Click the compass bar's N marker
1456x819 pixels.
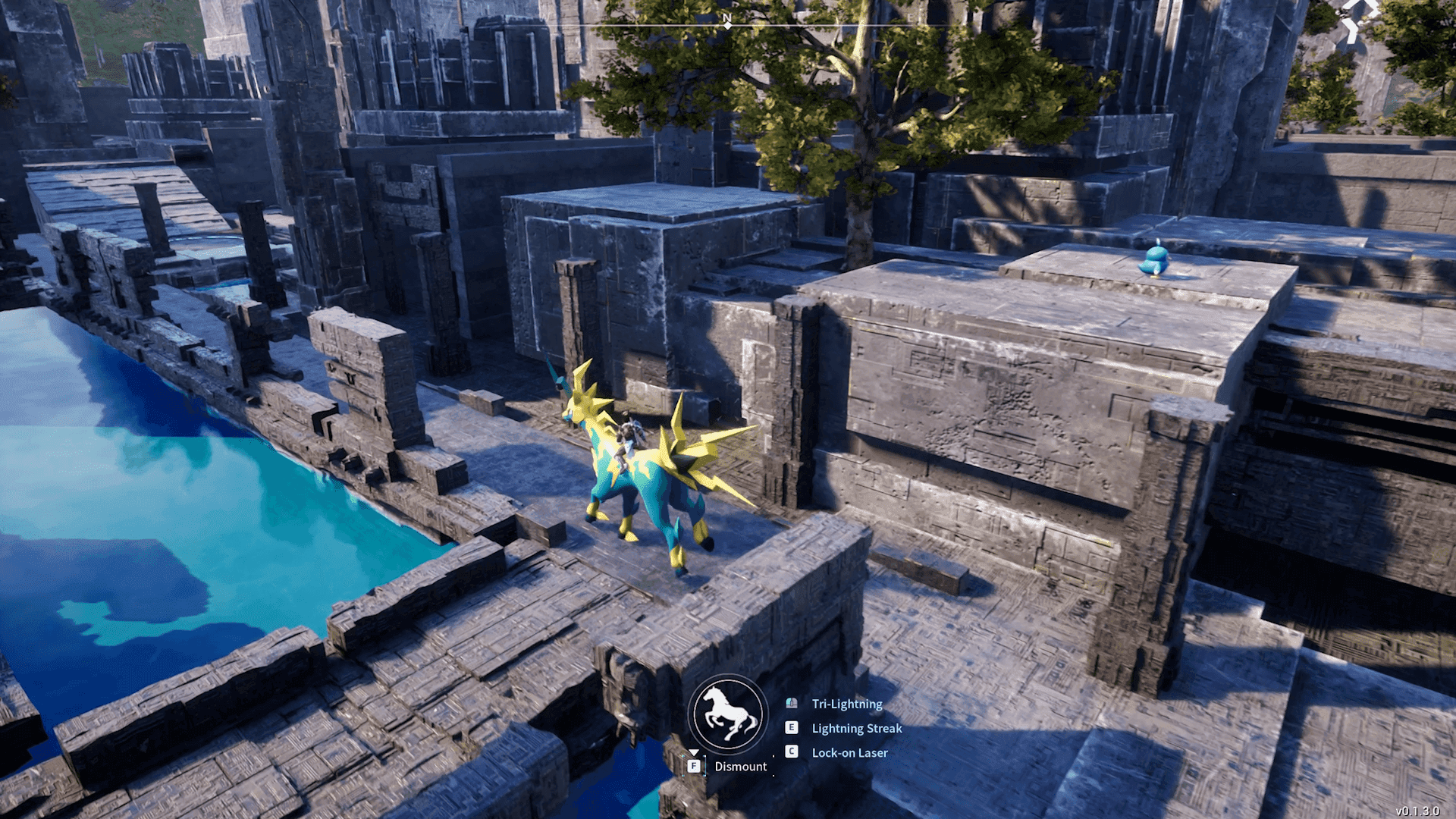tap(727, 18)
